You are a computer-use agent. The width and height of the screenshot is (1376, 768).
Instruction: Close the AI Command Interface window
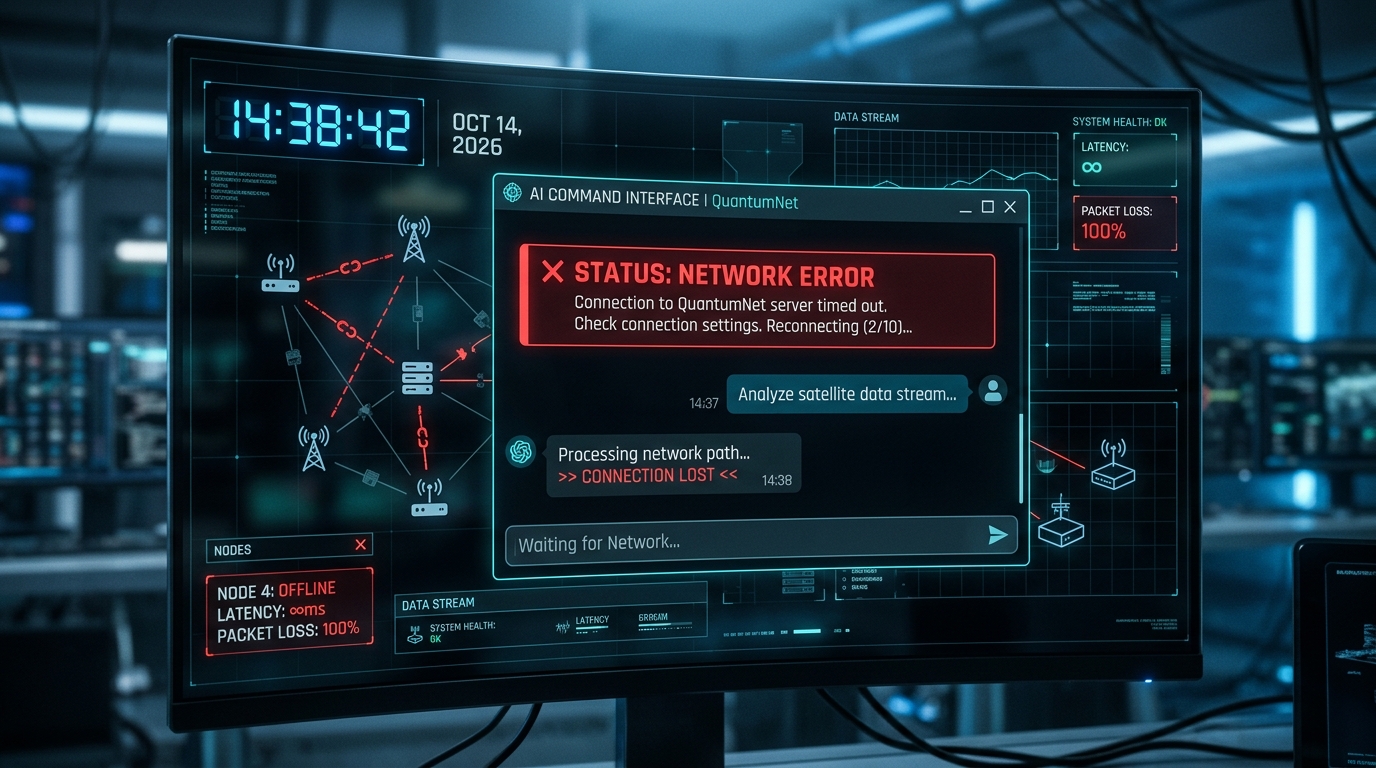click(1010, 207)
